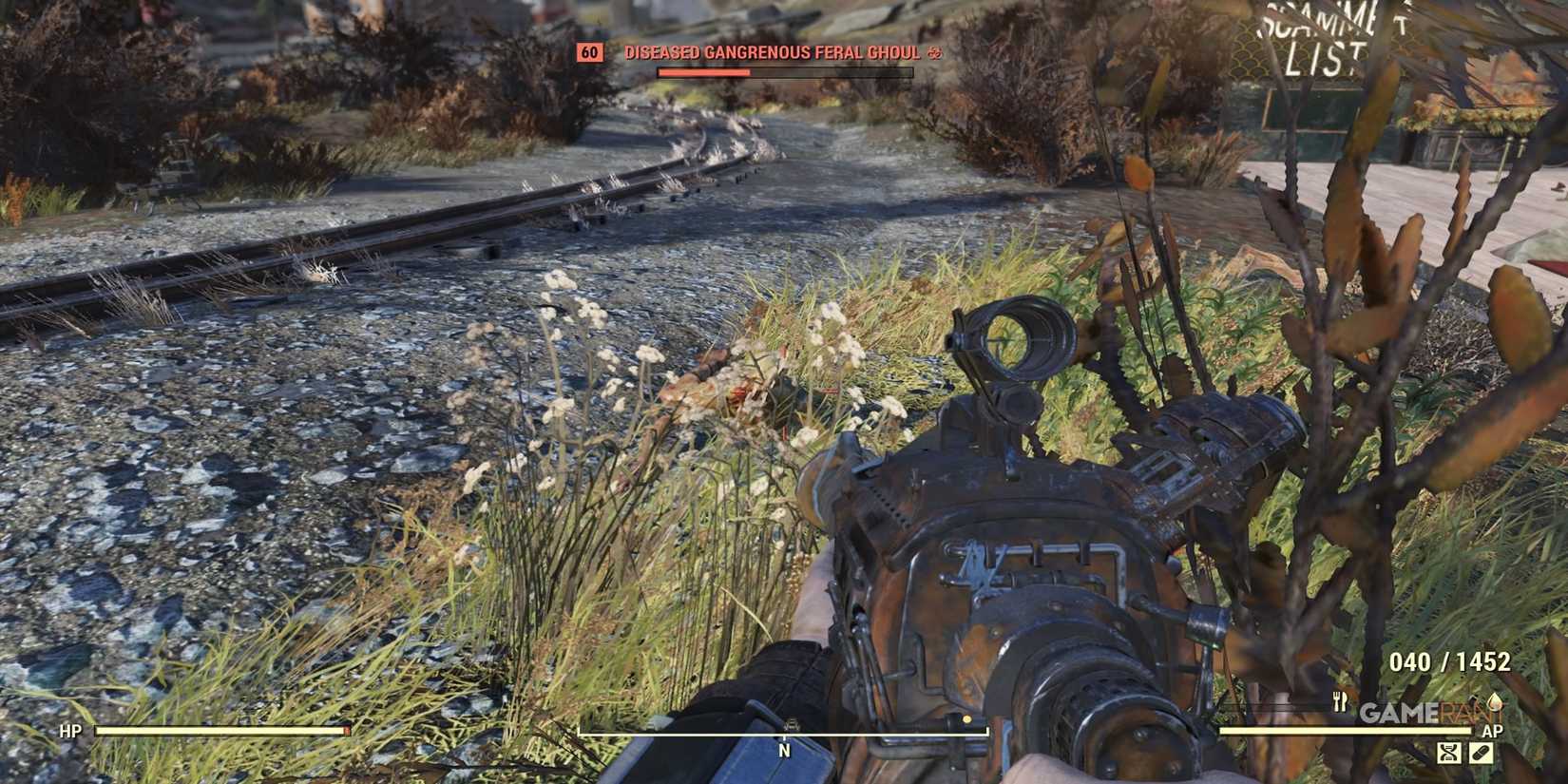Click the pill medication status icon
The image size is (1568, 784).
tap(1482, 754)
